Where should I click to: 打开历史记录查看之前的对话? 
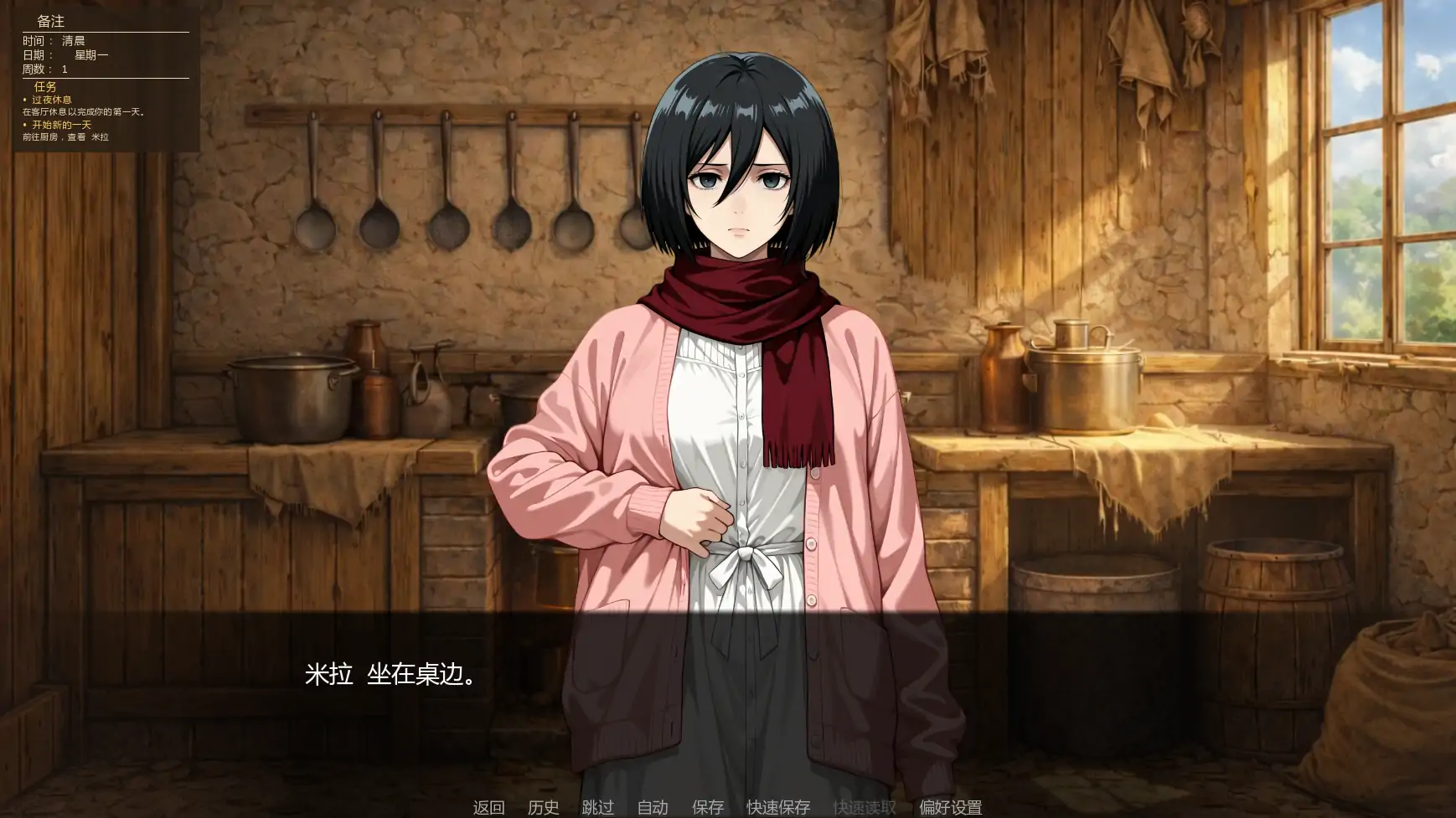(x=545, y=807)
